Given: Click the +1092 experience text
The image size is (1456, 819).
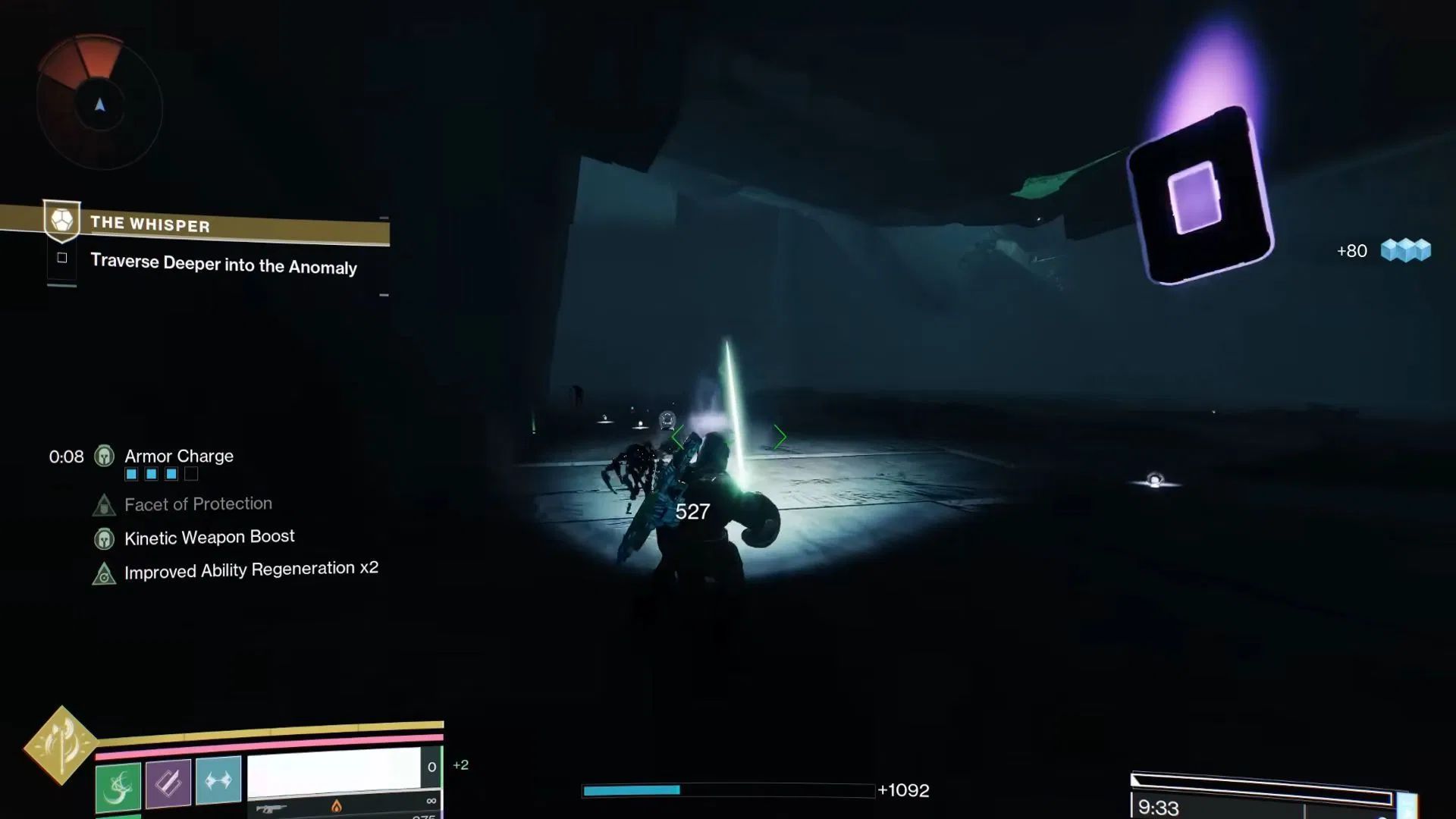Looking at the screenshot, I should click(x=905, y=791).
